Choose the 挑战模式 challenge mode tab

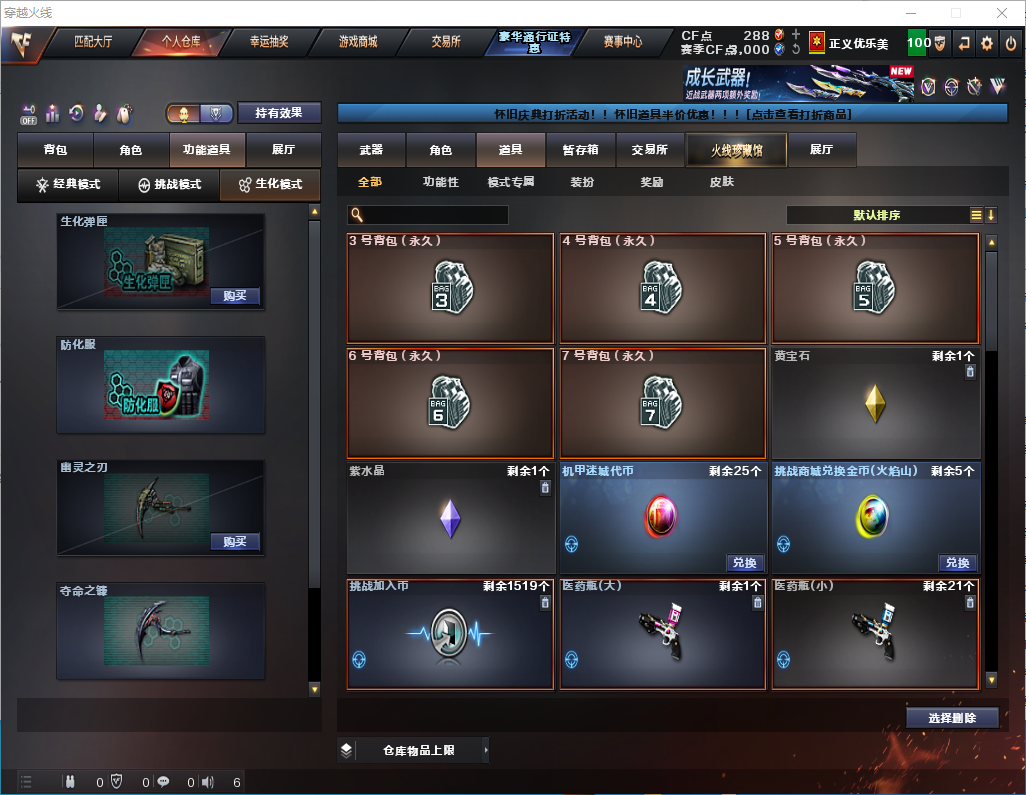coord(169,185)
